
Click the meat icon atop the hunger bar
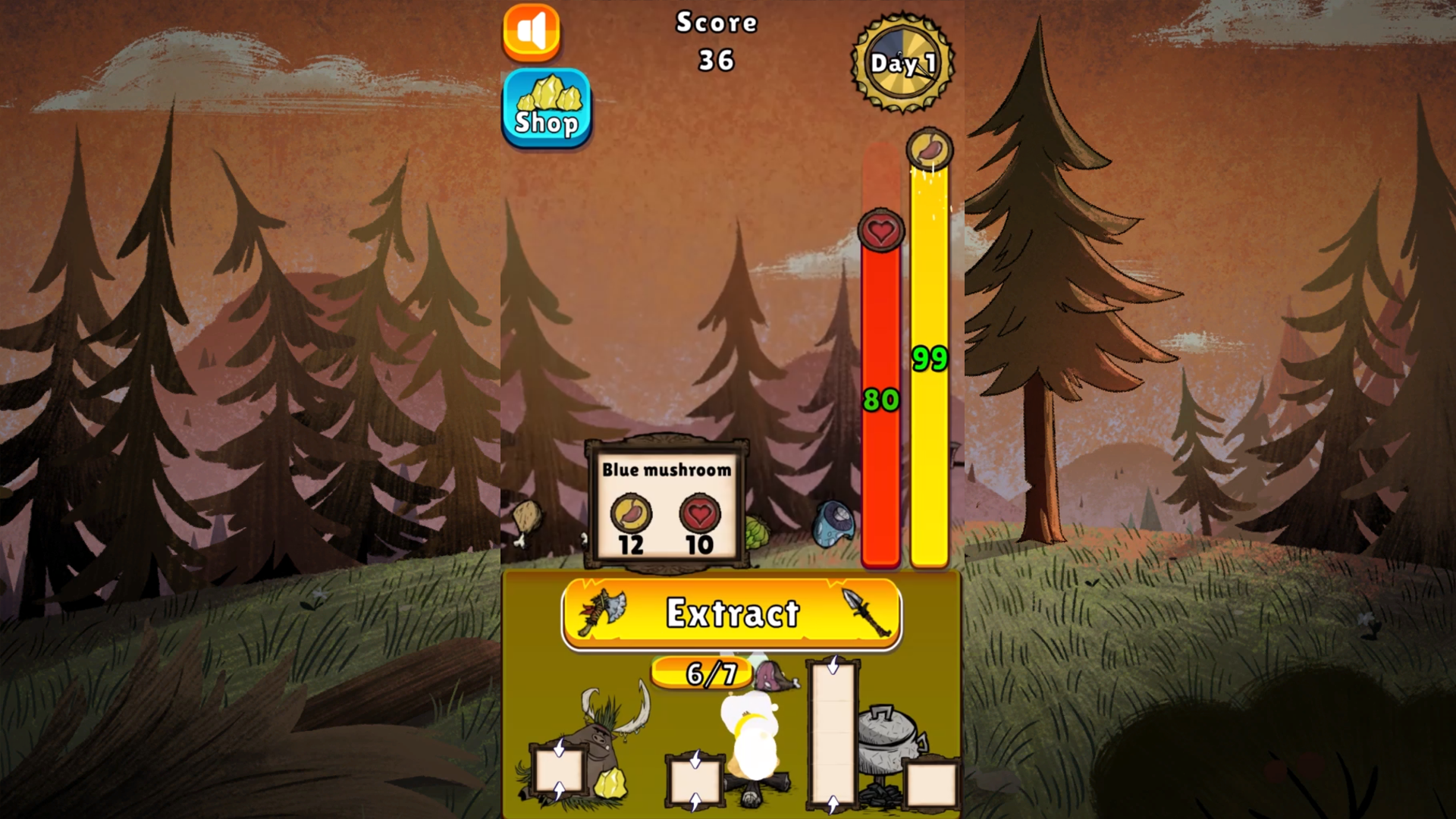tap(930, 150)
